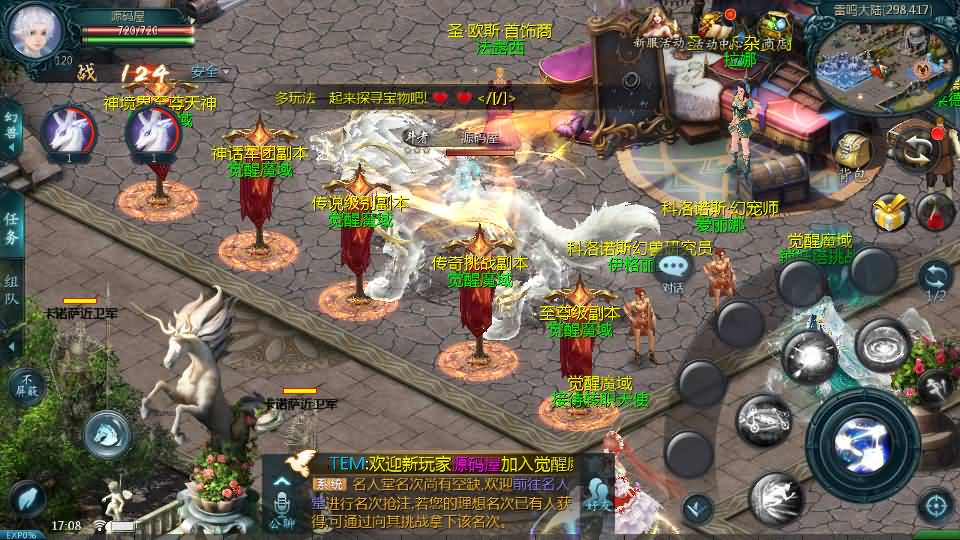Toggle the 不屏蔽 display filter button
Viewport: 960px width, 540px height.
[27, 385]
